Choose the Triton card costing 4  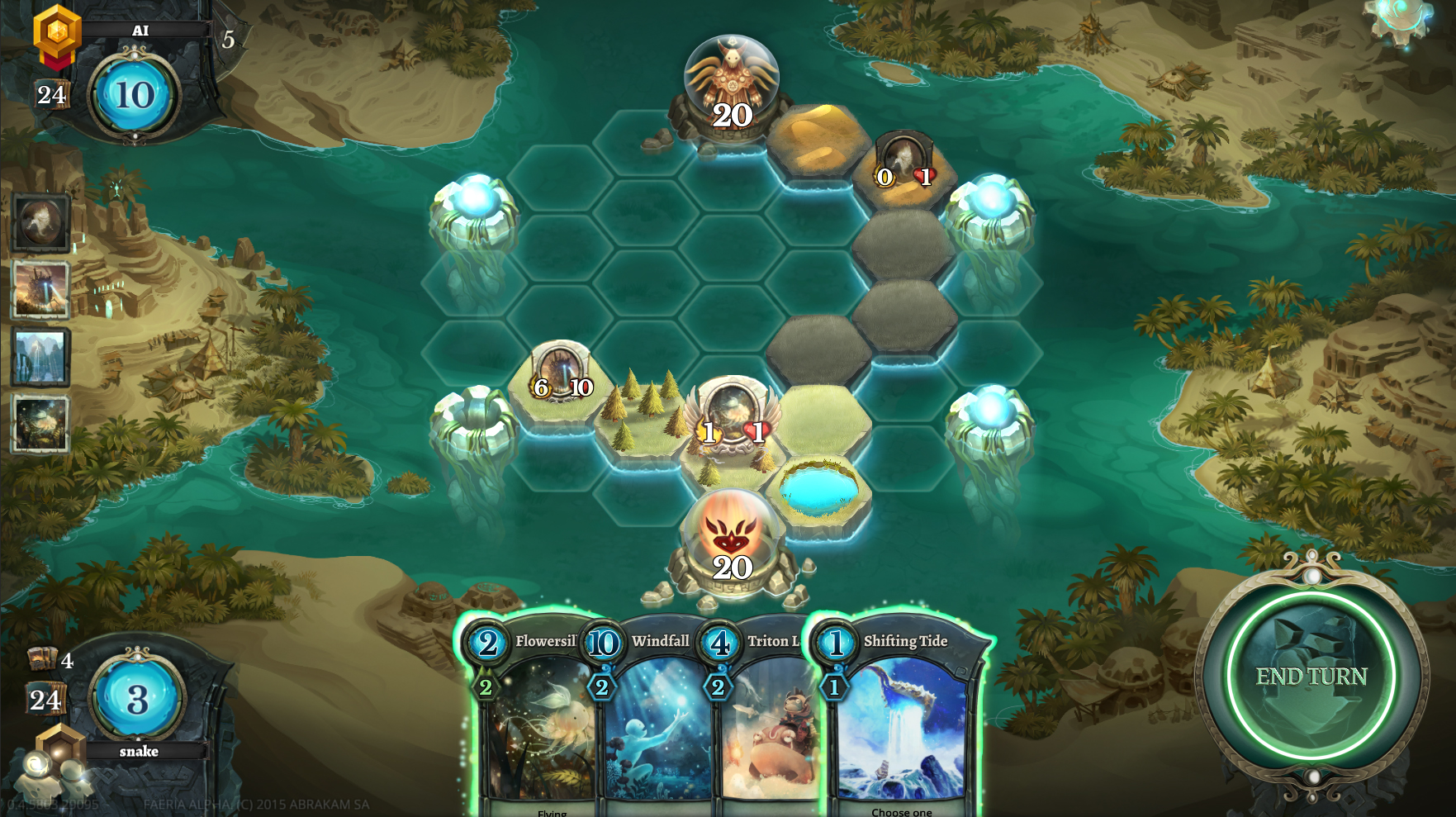(x=764, y=719)
